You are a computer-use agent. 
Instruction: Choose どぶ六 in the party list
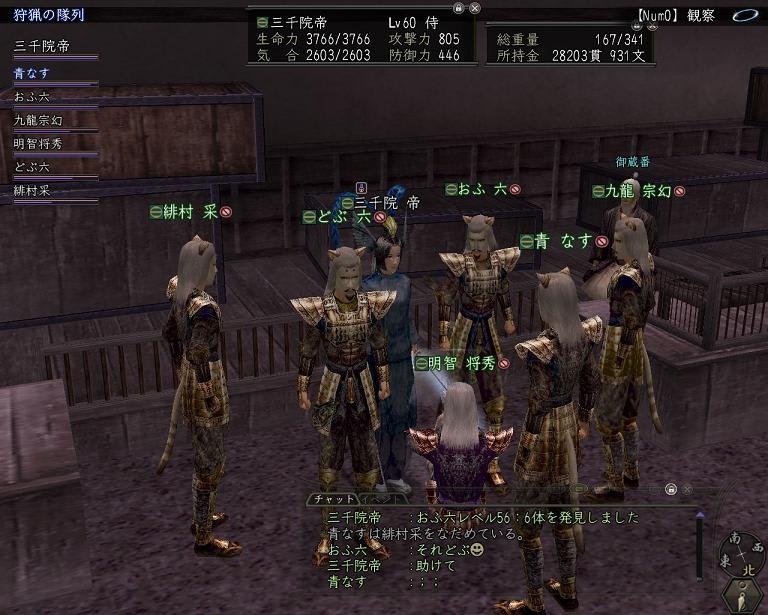coord(31,166)
